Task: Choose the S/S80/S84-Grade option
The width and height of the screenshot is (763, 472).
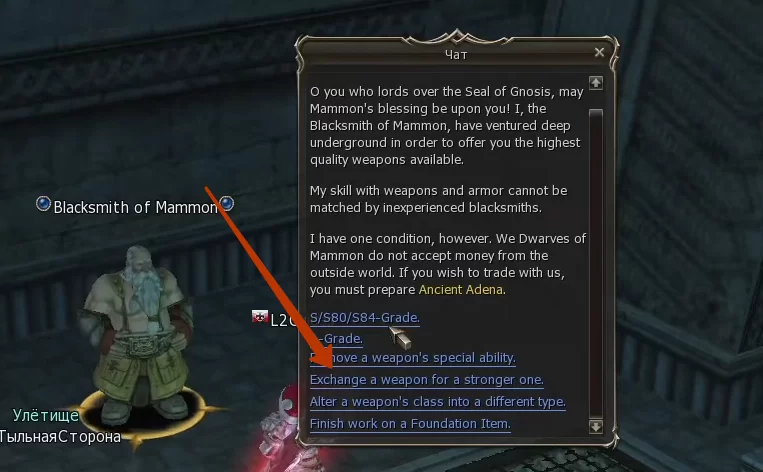Action: coord(364,318)
